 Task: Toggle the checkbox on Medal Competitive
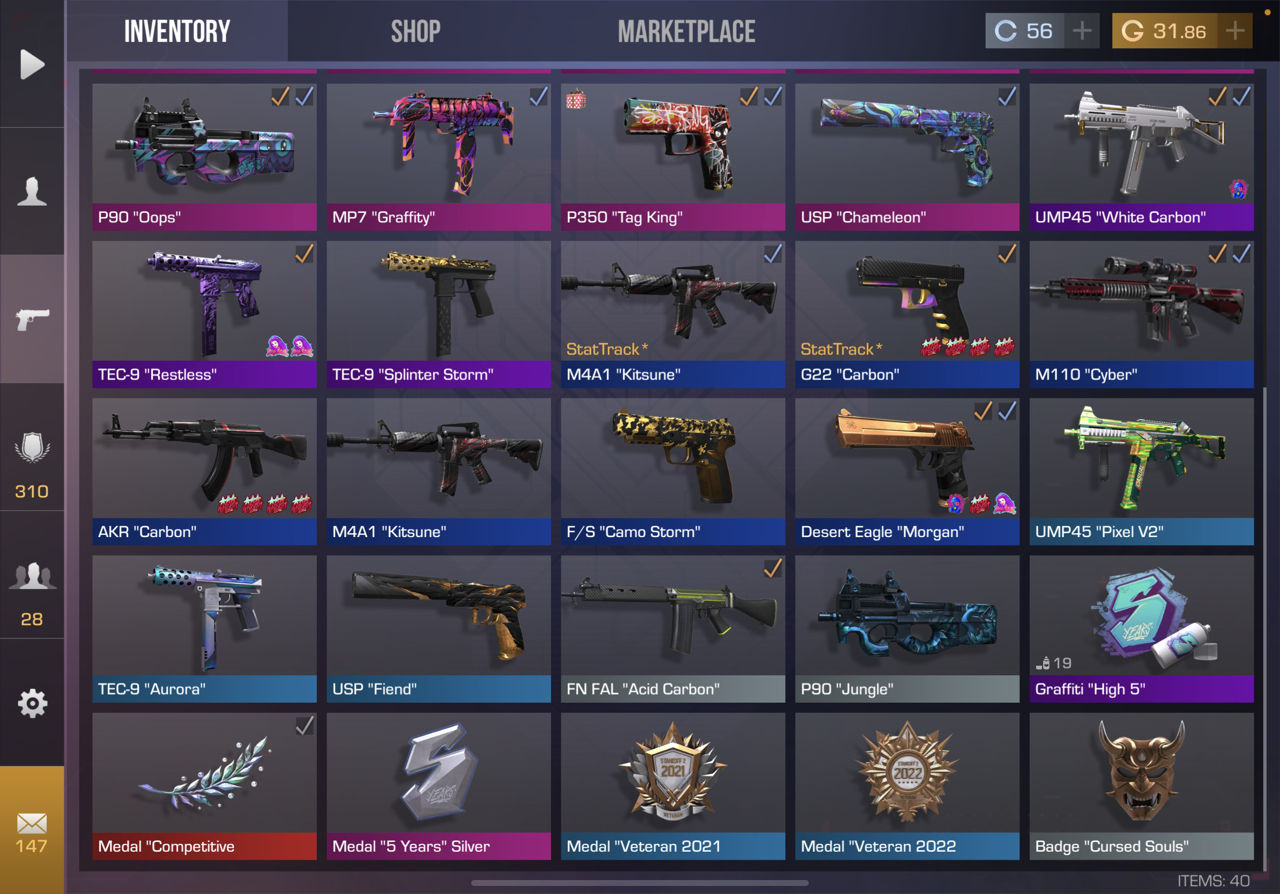coord(304,726)
